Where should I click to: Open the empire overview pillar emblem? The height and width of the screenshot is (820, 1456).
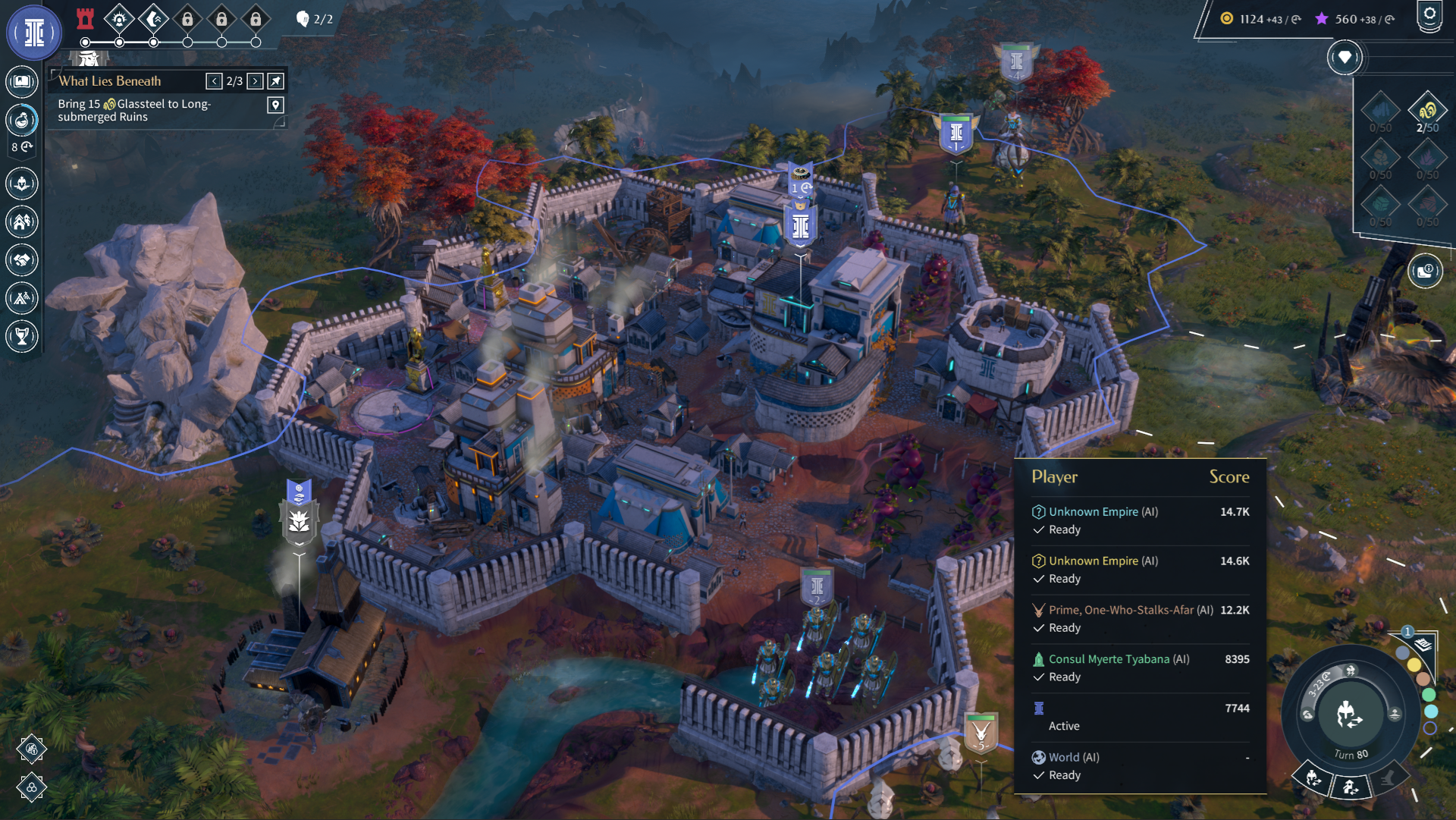click(x=34, y=33)
